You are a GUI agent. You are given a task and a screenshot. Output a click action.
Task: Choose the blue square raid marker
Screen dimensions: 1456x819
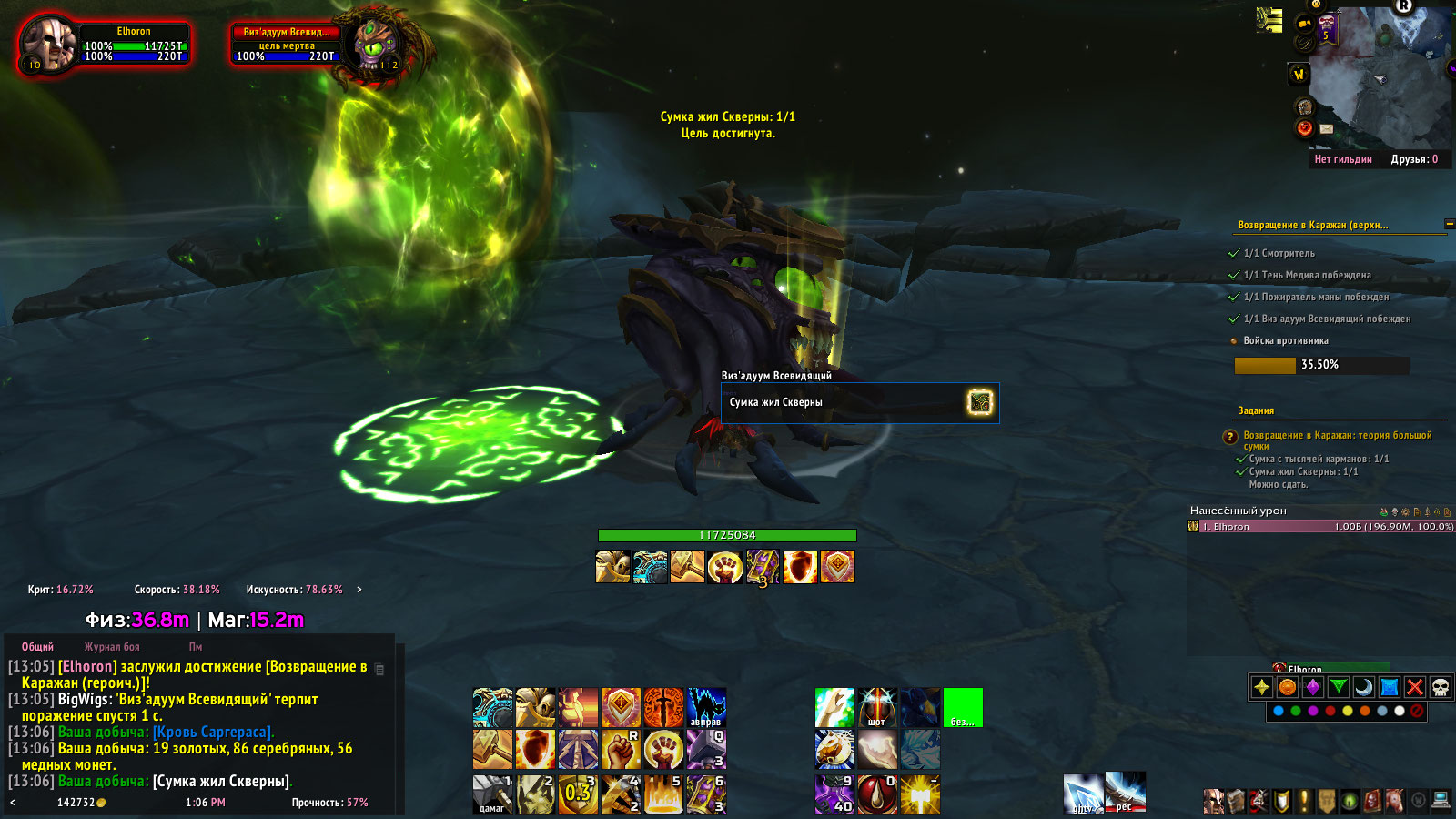coord(1389,687)
